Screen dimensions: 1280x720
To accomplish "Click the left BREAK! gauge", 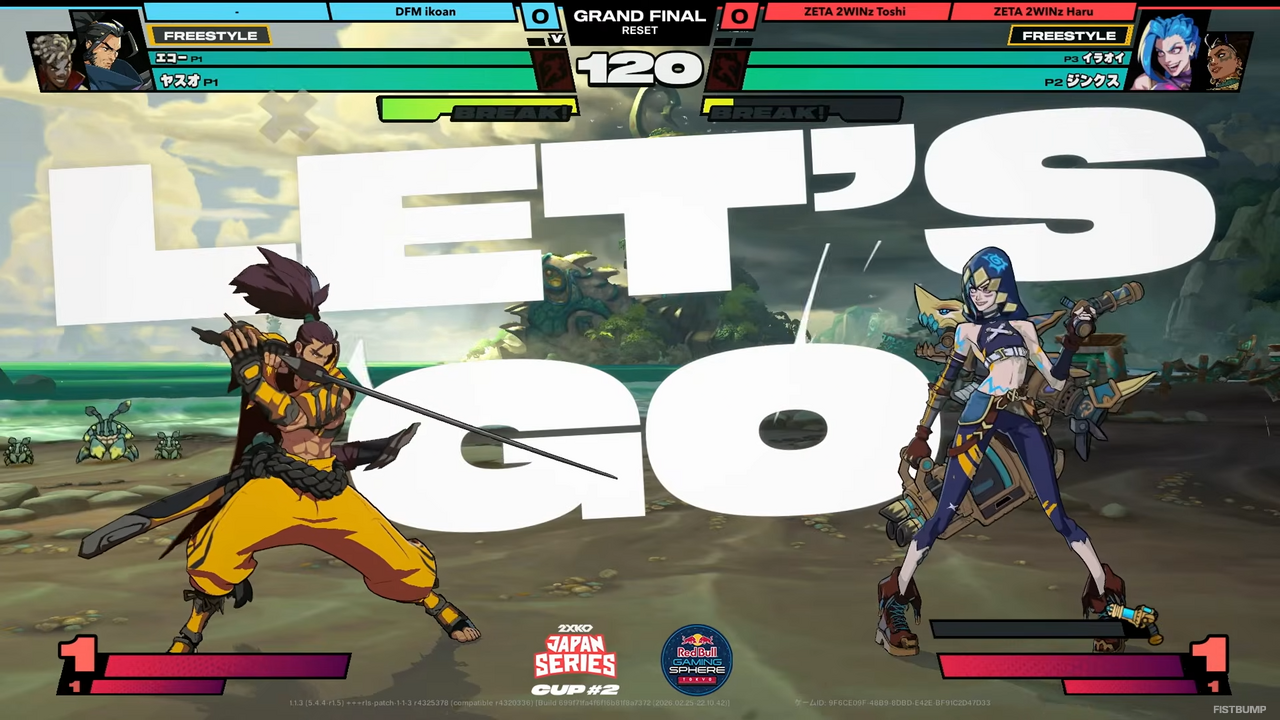I will (477, 111).
